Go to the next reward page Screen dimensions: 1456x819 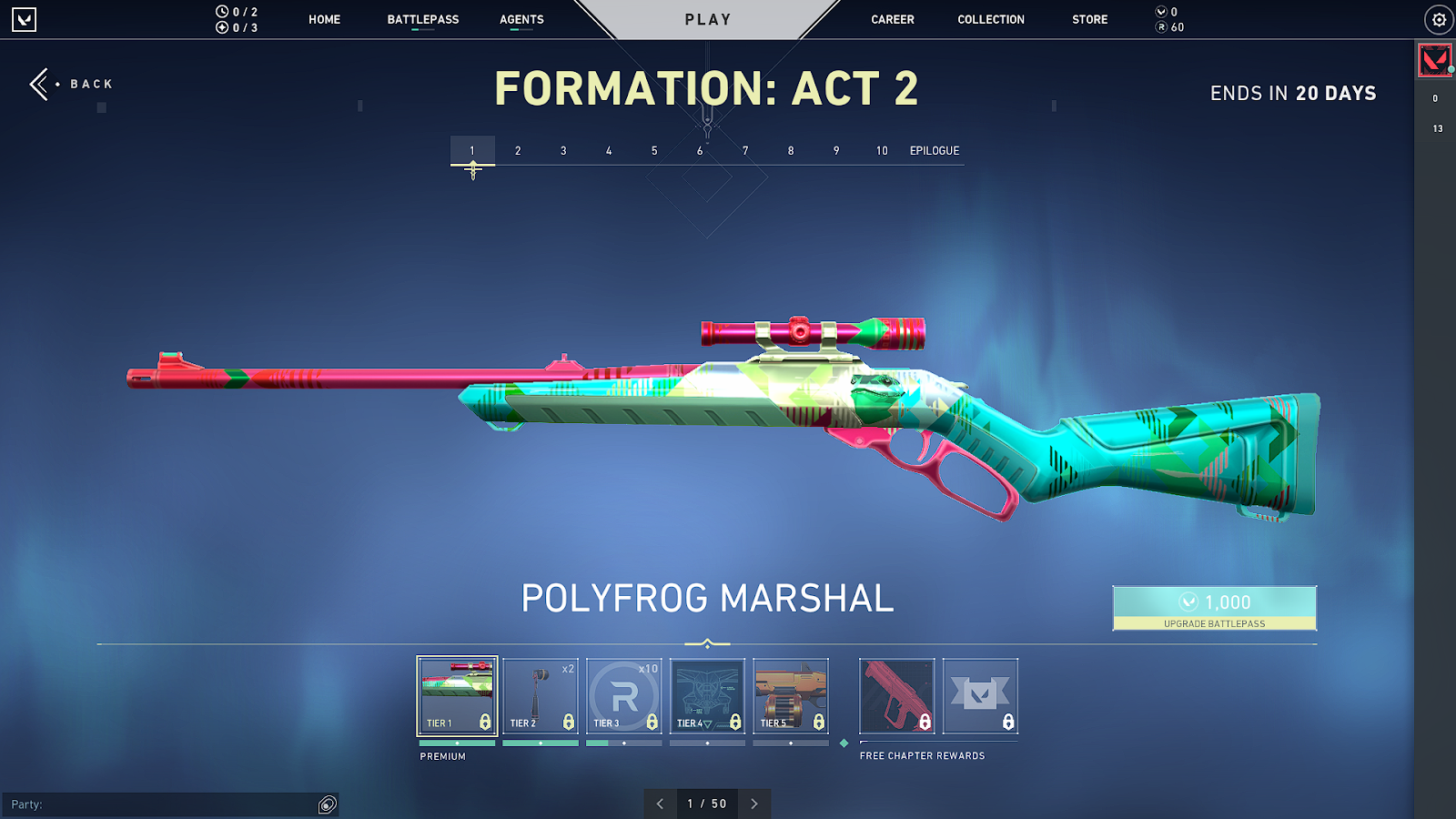point(754,804)
